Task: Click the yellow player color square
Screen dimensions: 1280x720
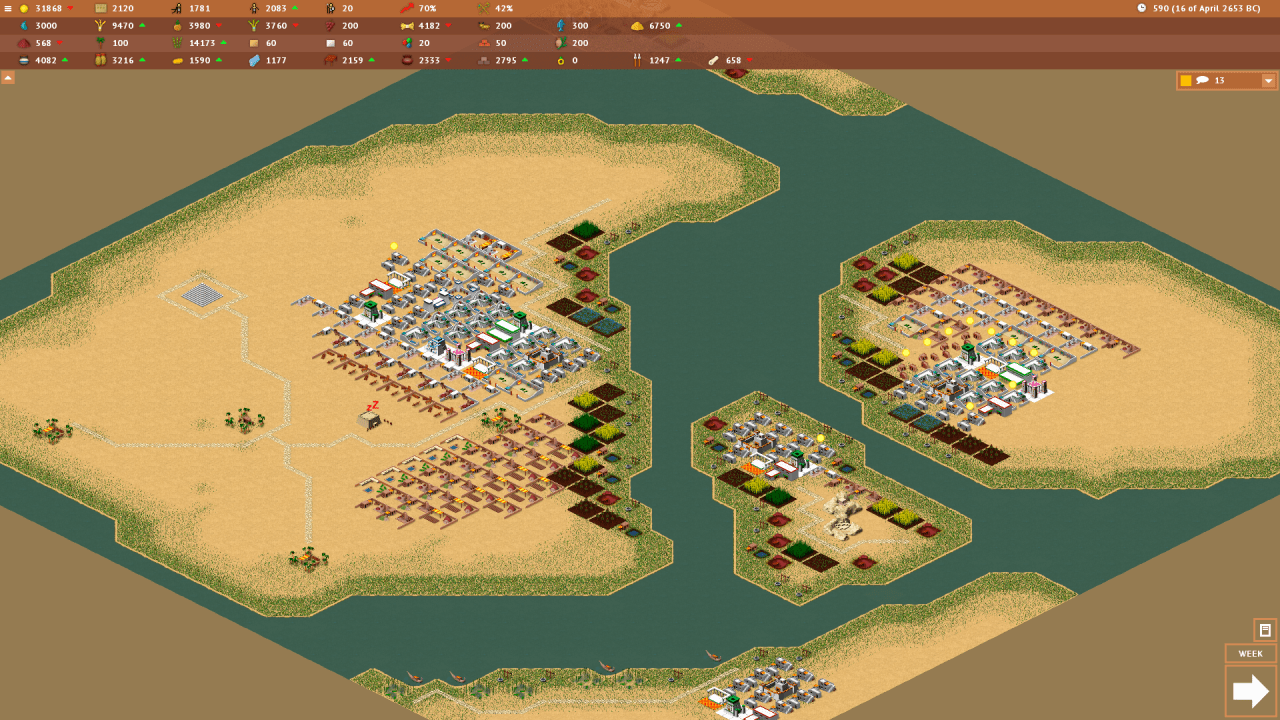Action: pyautogui.click(x=1186, y=81)
